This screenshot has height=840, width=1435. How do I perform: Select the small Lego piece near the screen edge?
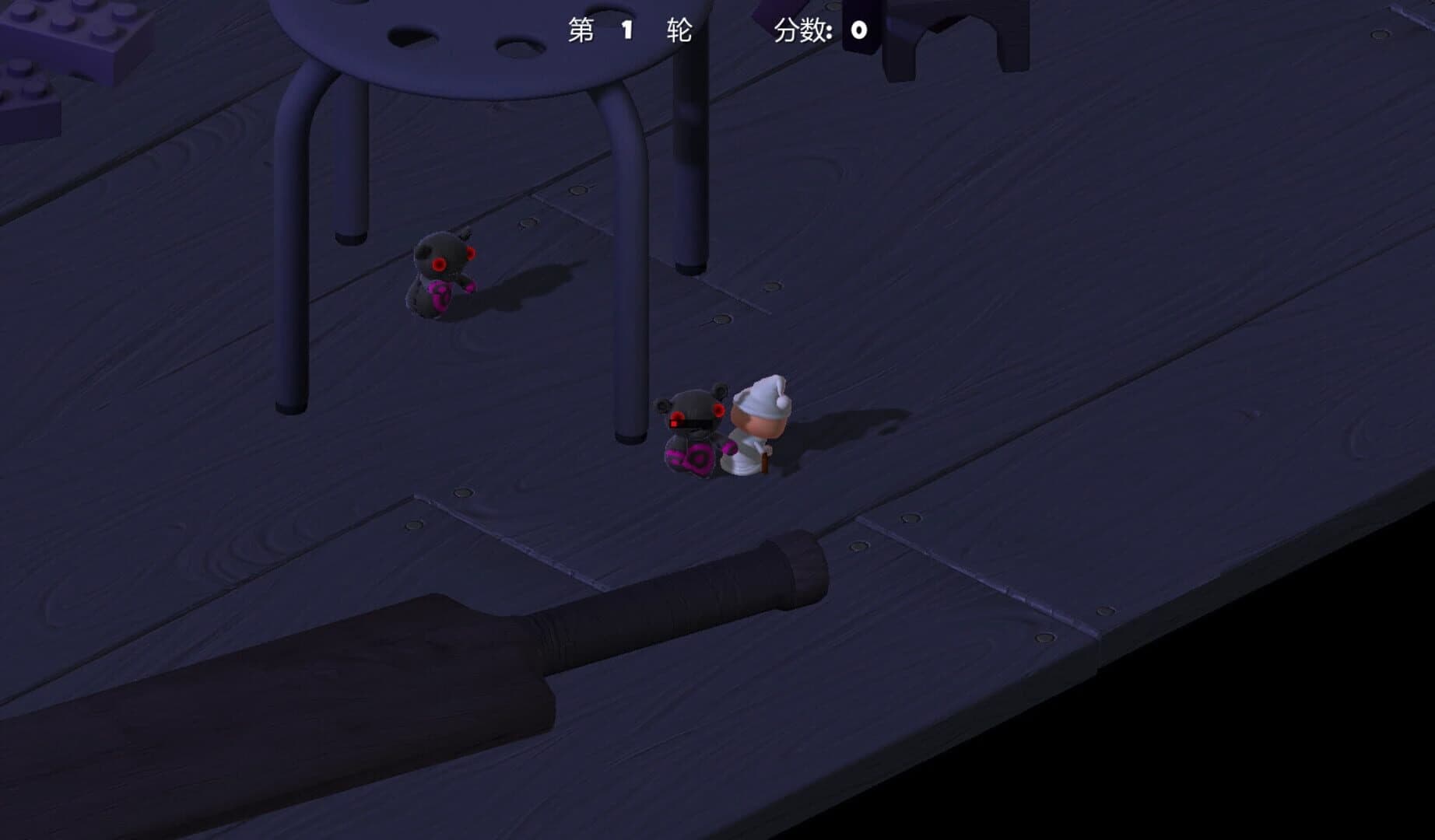(x=27, y=86)
